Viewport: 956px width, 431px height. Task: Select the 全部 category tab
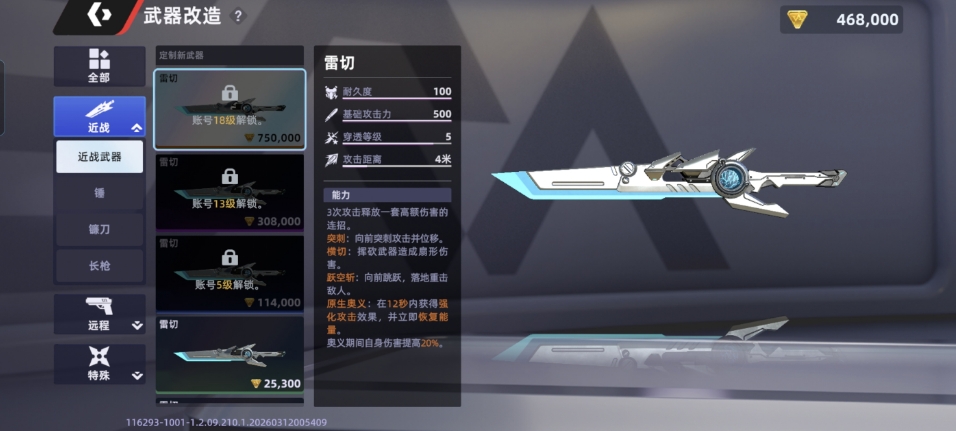[x=99, y=66]
